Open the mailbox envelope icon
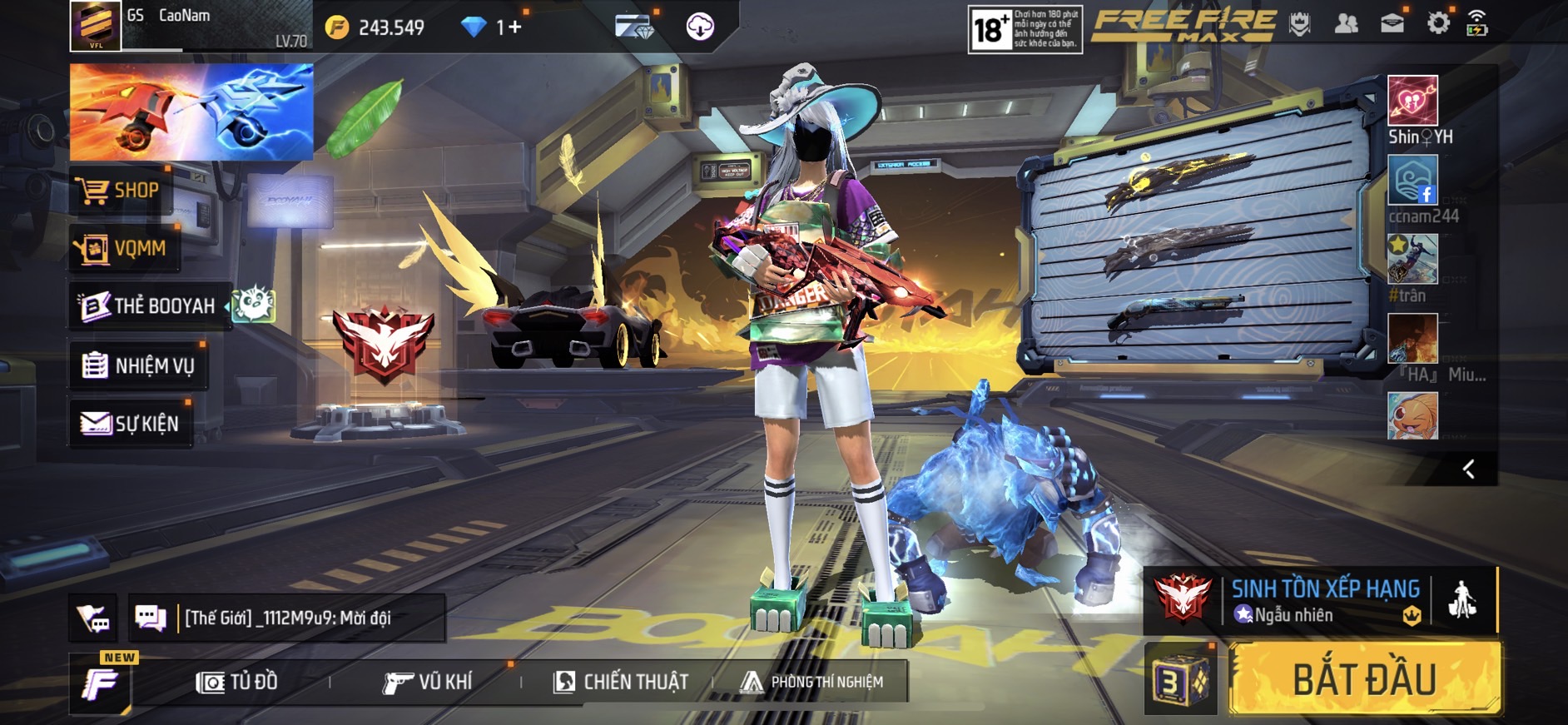The image size is (1568, 725). [x=1392, y=24]
